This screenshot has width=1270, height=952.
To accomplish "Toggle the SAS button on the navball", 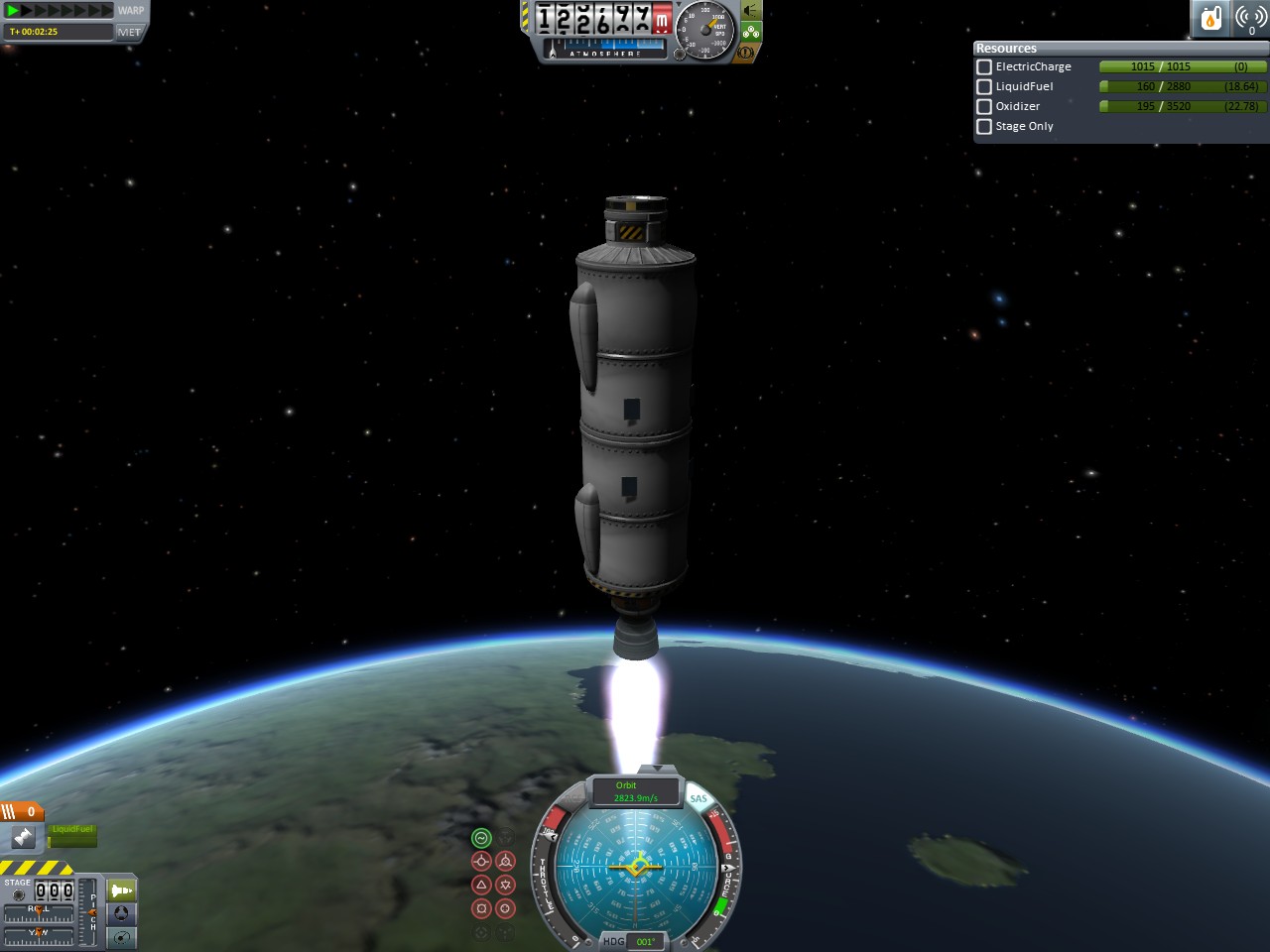I will pos(698,798).
